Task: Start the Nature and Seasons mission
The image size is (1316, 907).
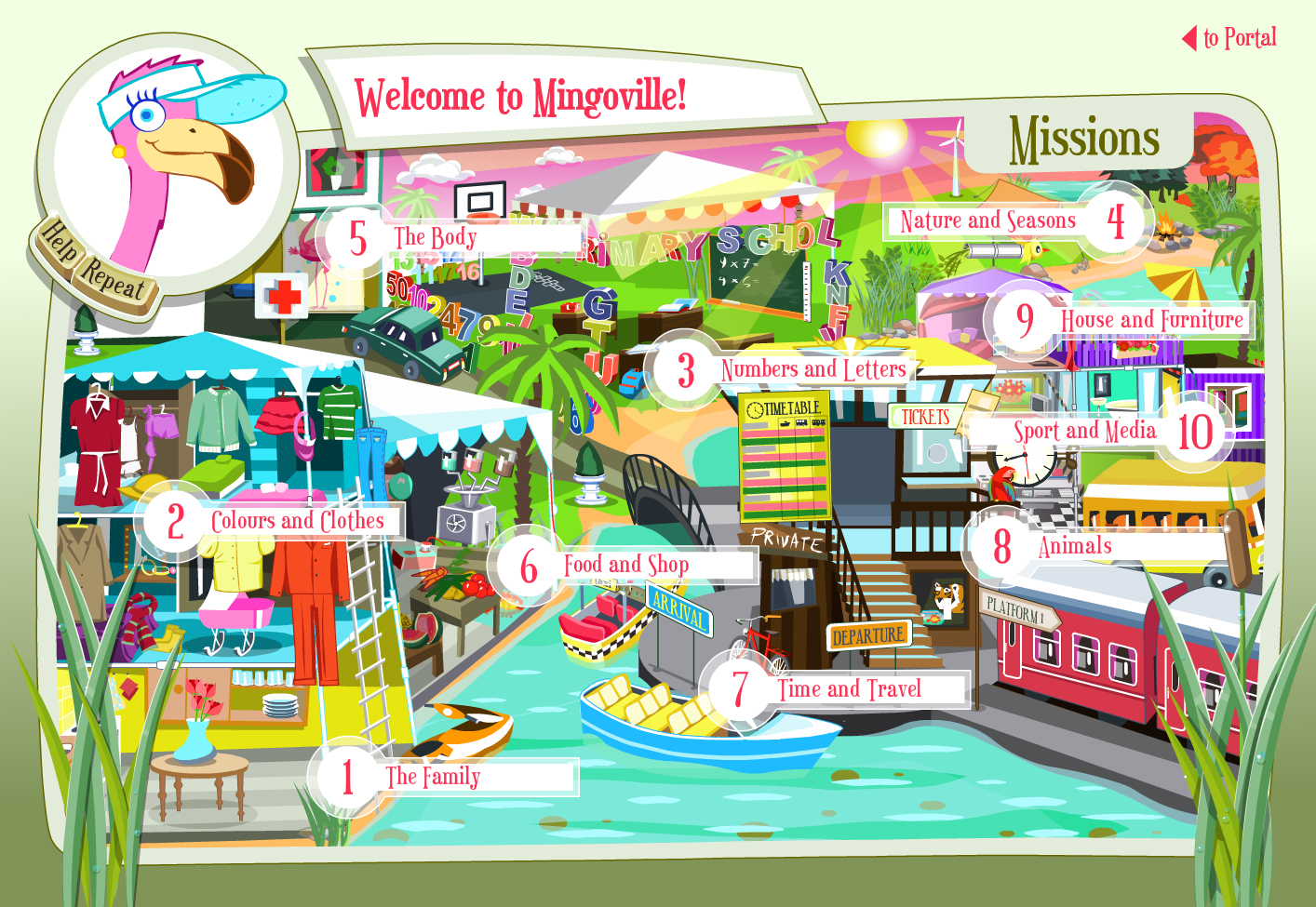Action: [x=988, y=221]
